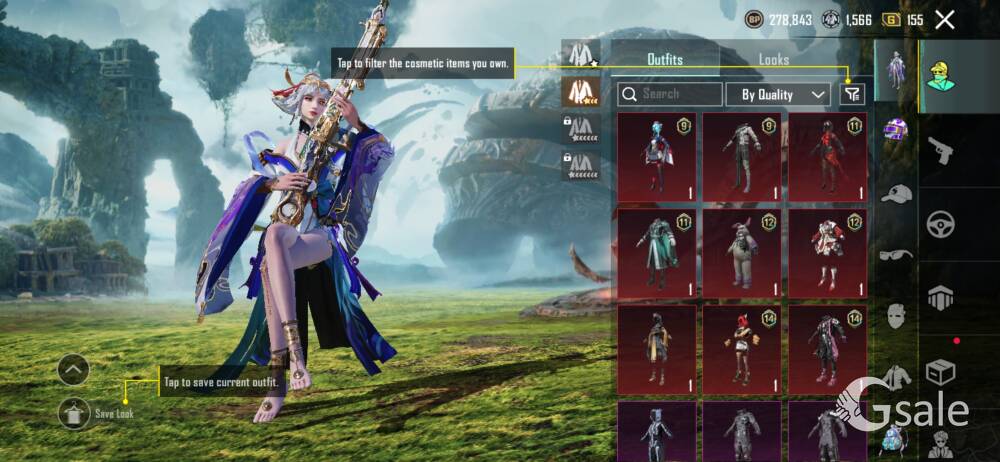This screenshot has height=462, width=1000.
Task: Pick the long teal coat outfit
Action: point(656,251)
